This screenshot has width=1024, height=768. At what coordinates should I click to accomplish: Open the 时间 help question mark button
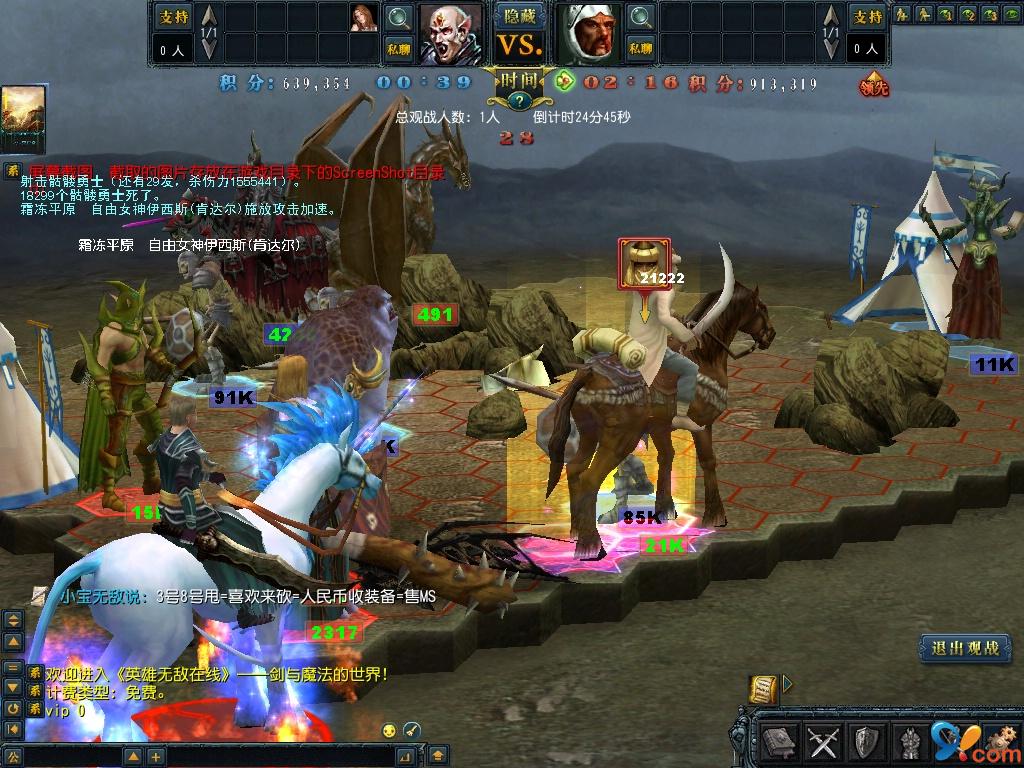pos(521,100)
